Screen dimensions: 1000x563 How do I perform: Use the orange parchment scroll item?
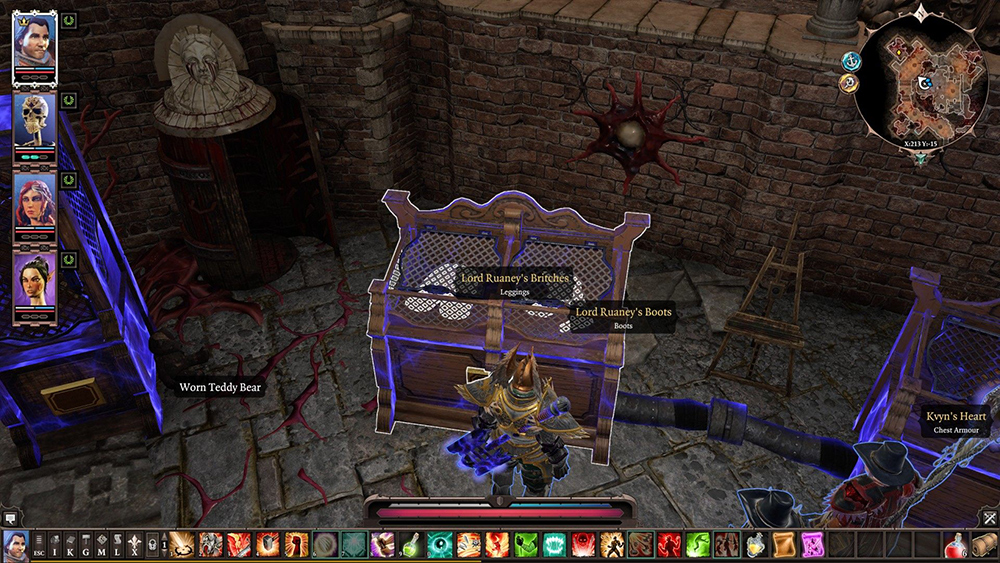tap(784, 545)
